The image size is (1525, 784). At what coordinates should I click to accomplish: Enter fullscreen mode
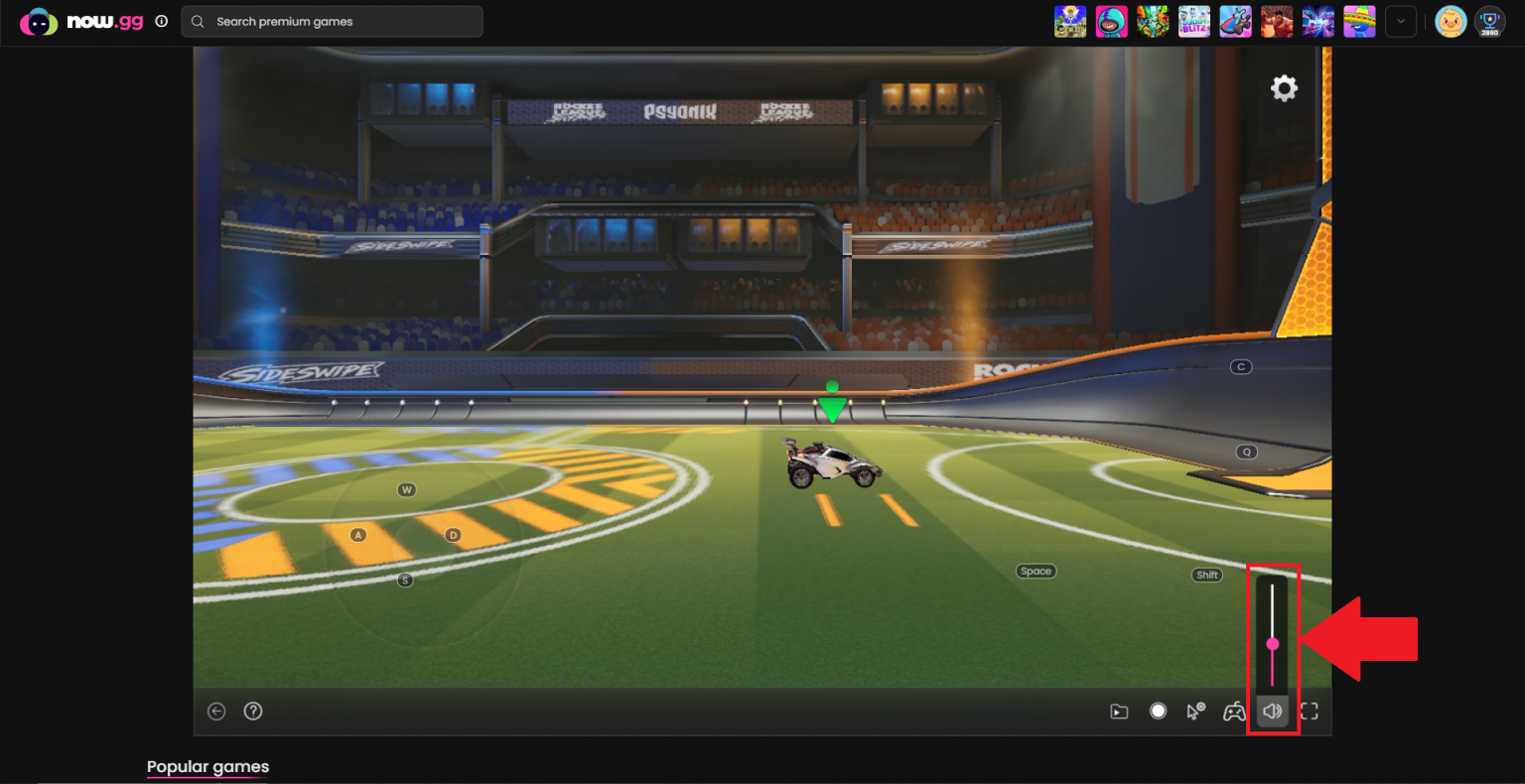coord(1311,711)
